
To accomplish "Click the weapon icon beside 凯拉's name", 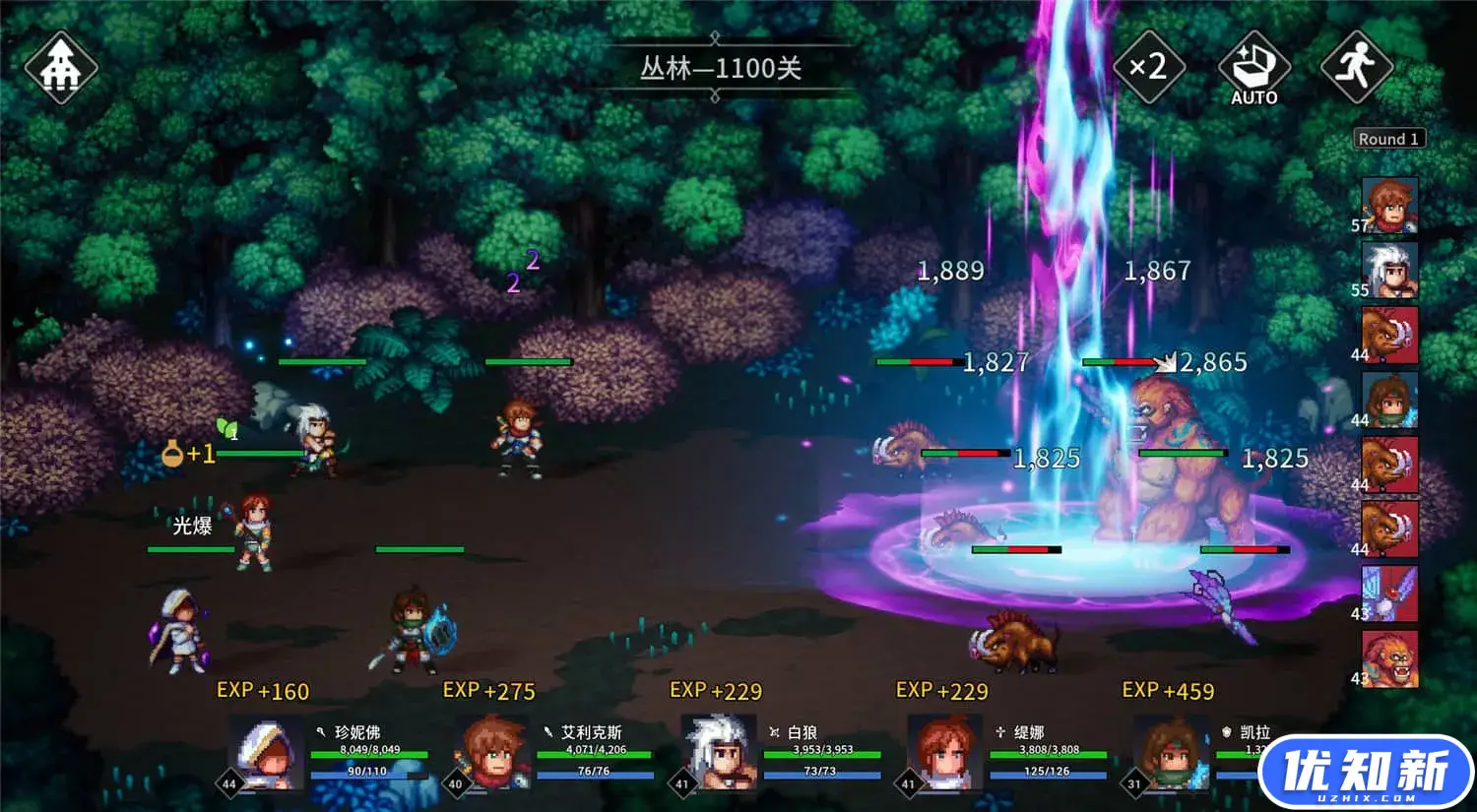I will click(x=1224, y=732).
